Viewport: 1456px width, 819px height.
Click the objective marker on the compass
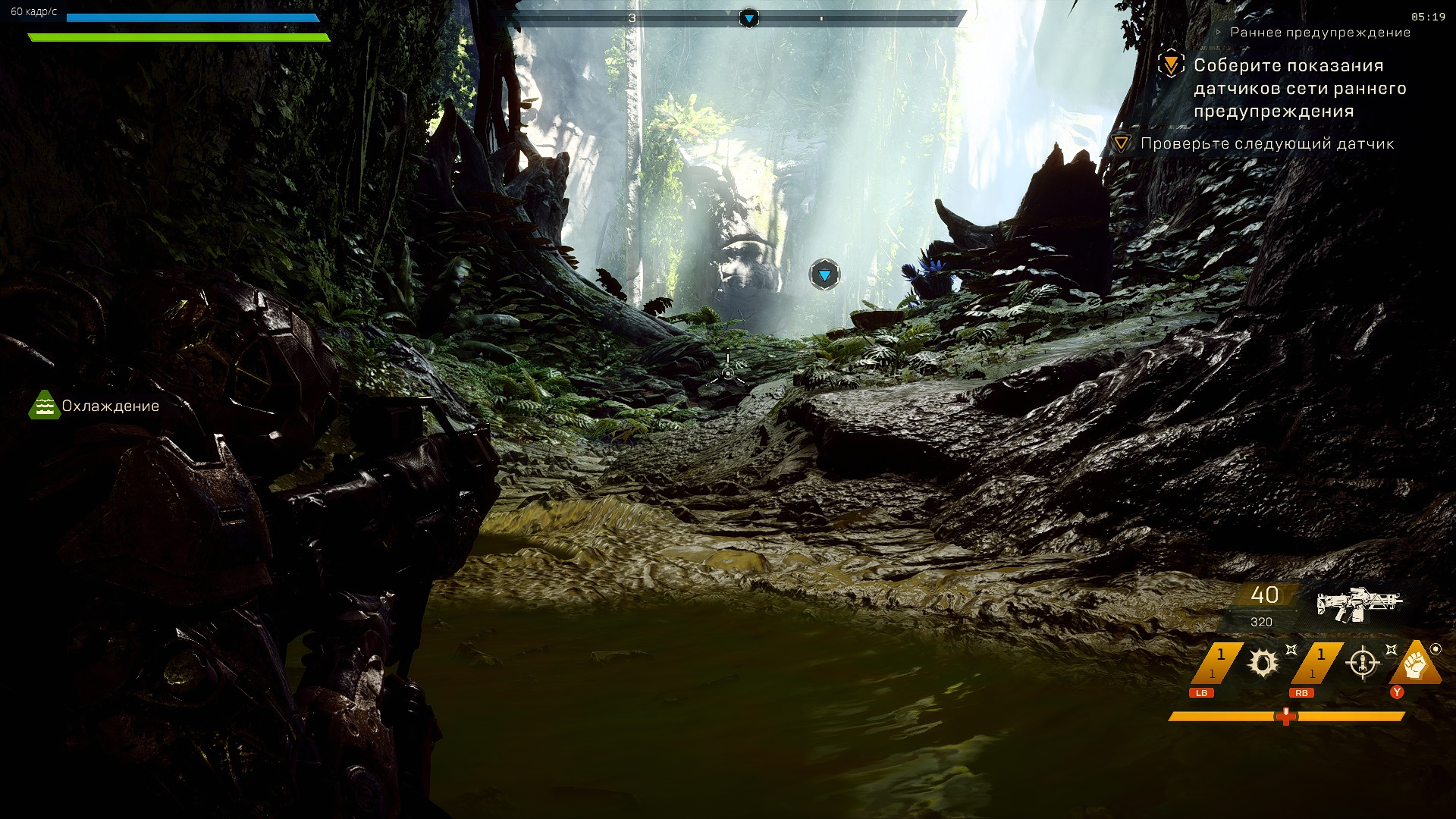point(748,18)
